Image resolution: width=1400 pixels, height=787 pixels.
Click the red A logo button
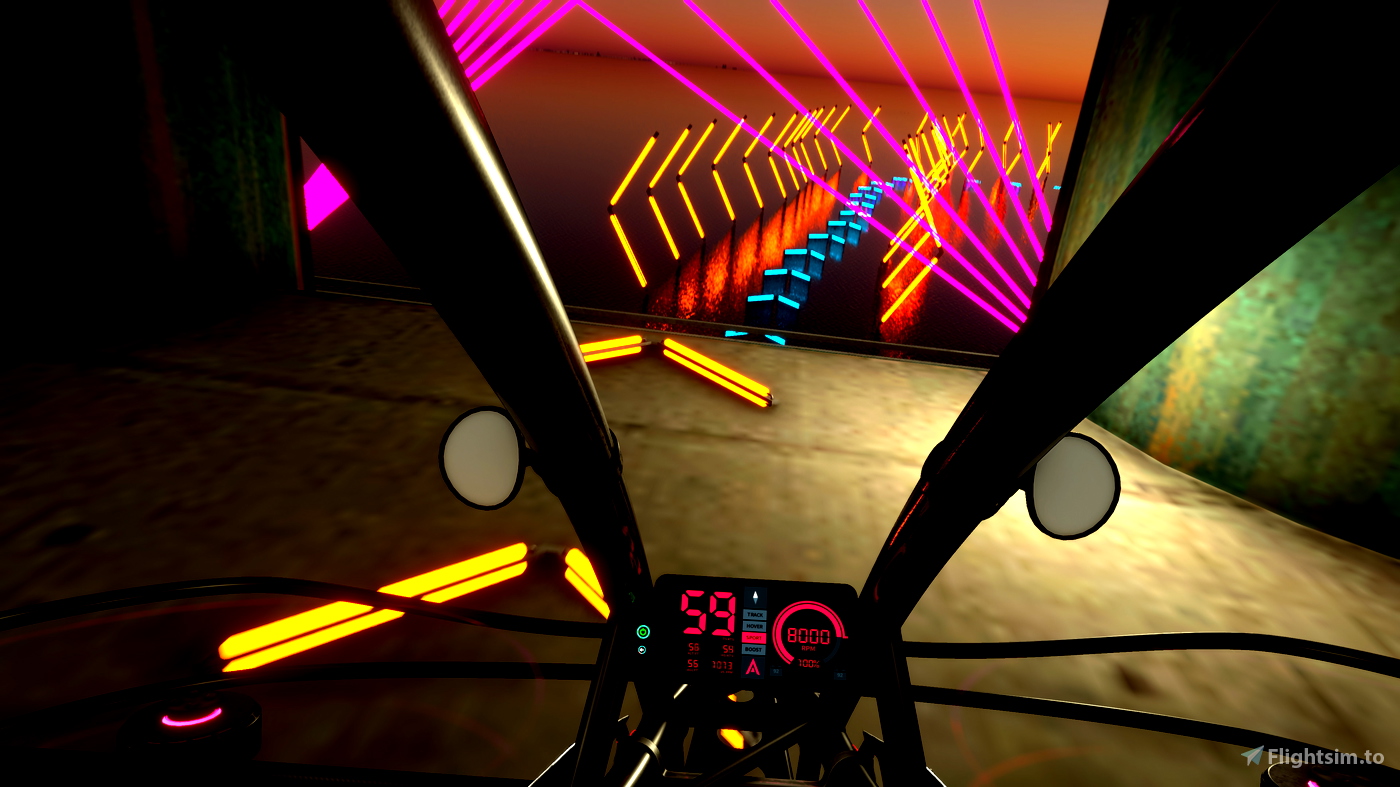pos(754,666)
